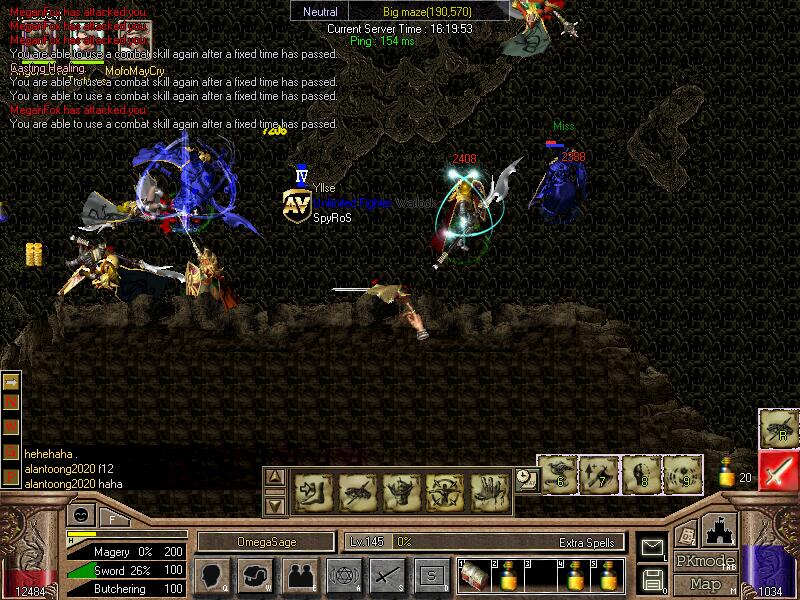Open the mail envelope icon
This screenshot has width=800, height=600.
tap(653, 547)
